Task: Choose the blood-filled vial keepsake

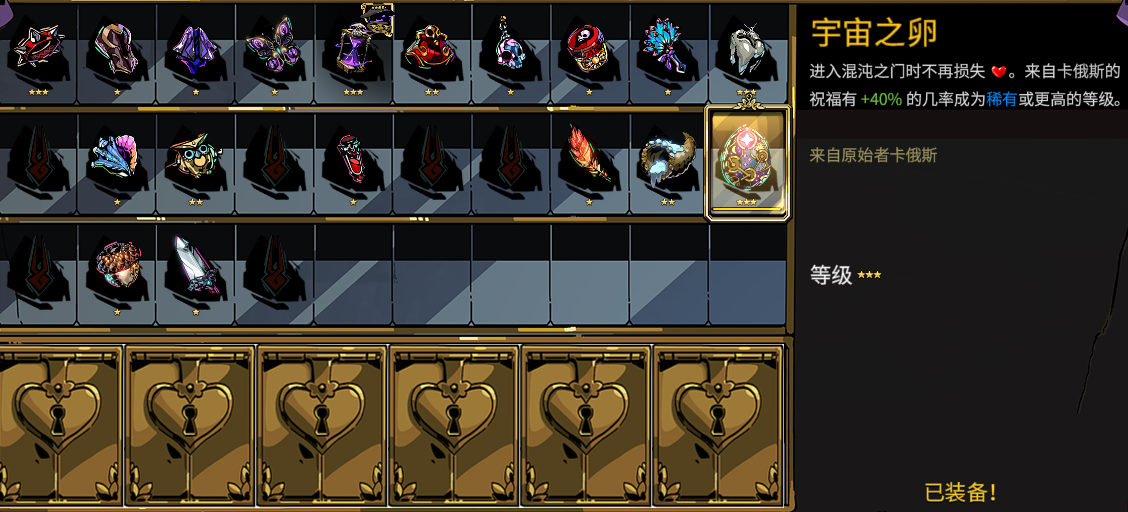Action: (353, 158)
